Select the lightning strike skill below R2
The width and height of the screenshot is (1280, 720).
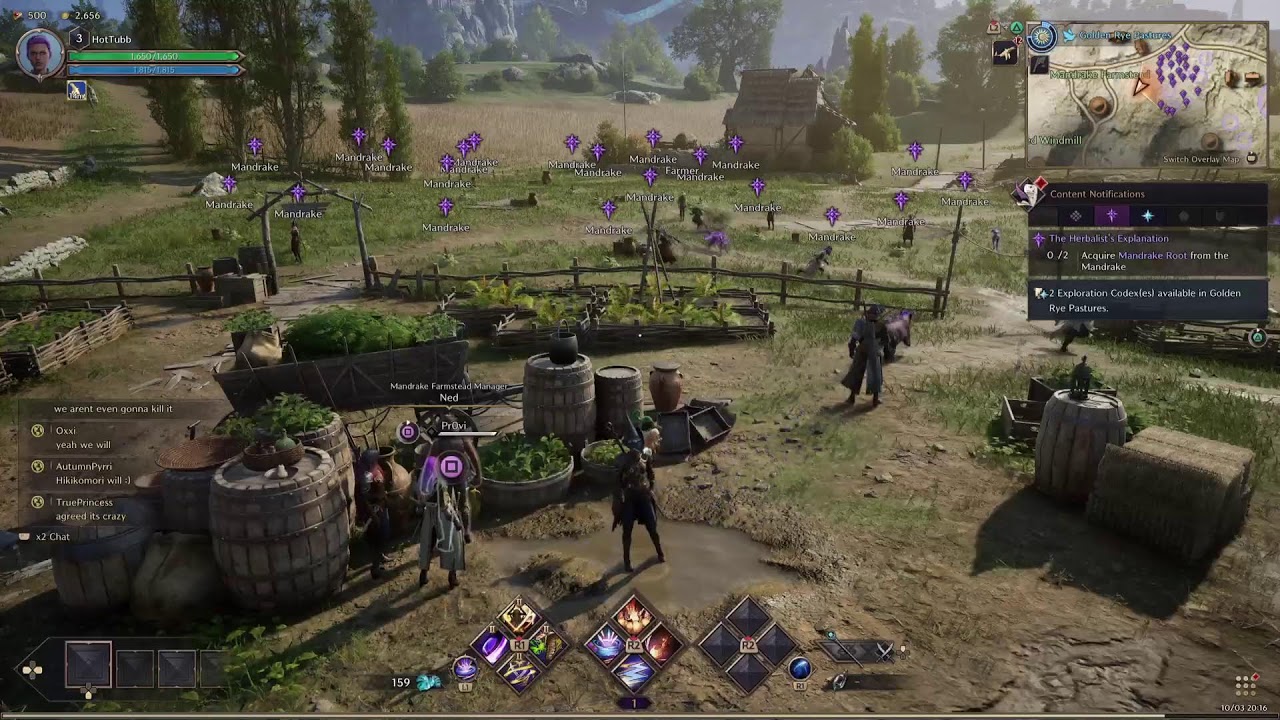coord(632,673)
